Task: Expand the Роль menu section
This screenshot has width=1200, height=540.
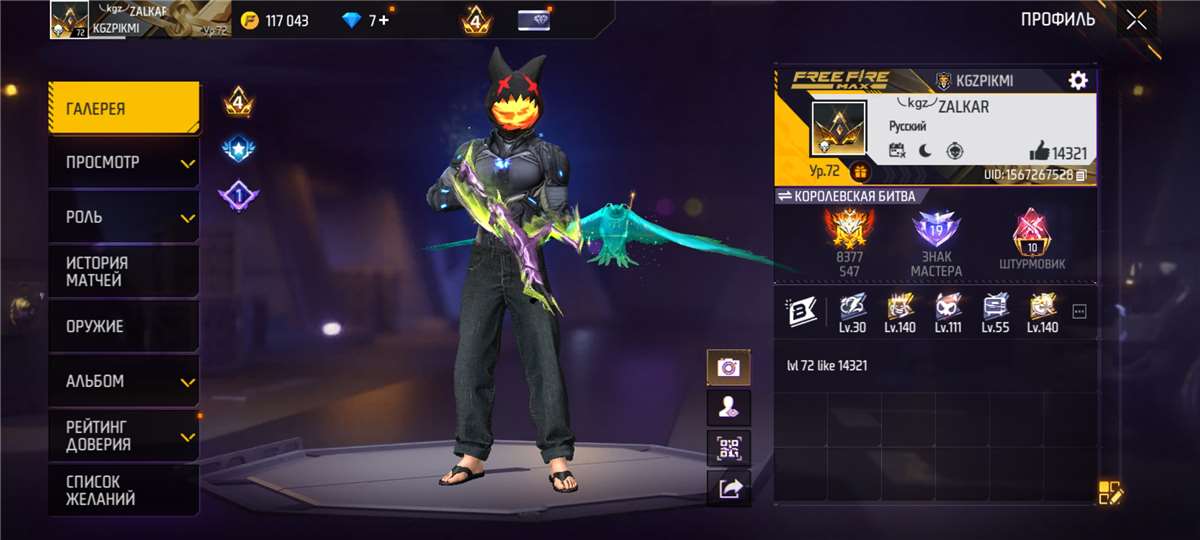Action: [124, 217]
